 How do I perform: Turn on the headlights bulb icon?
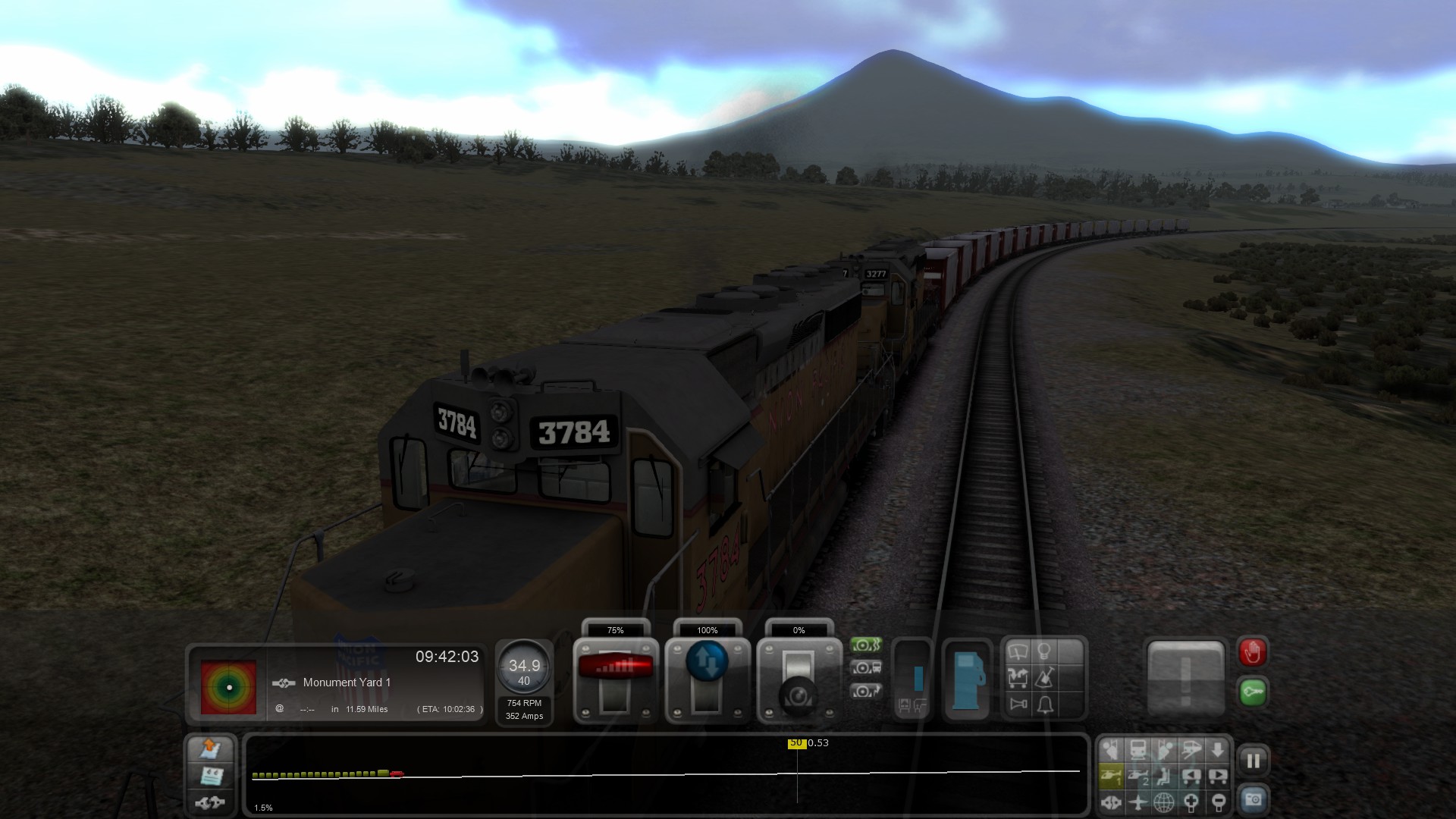click(x=1044, y=651)
